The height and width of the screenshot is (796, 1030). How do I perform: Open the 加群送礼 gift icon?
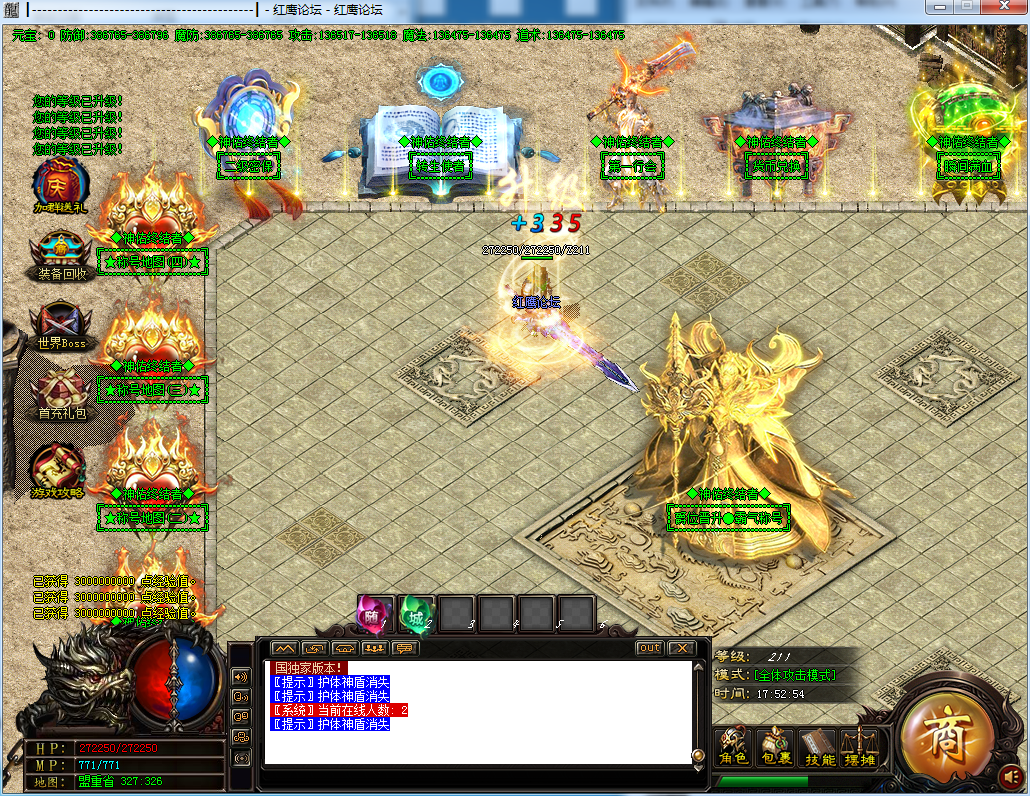tap(61, 184)
